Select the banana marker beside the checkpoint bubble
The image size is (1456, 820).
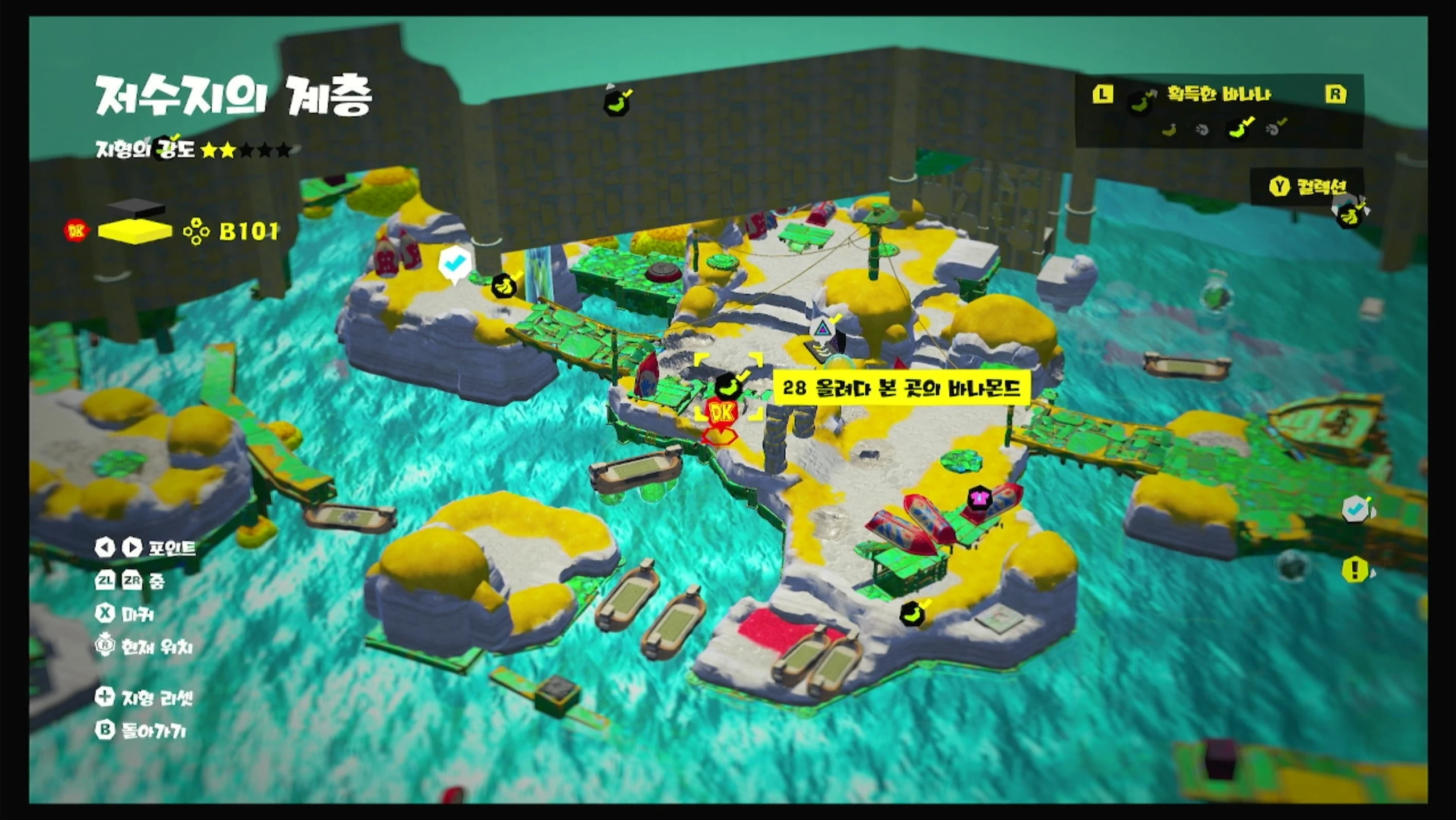coord(504,285)
